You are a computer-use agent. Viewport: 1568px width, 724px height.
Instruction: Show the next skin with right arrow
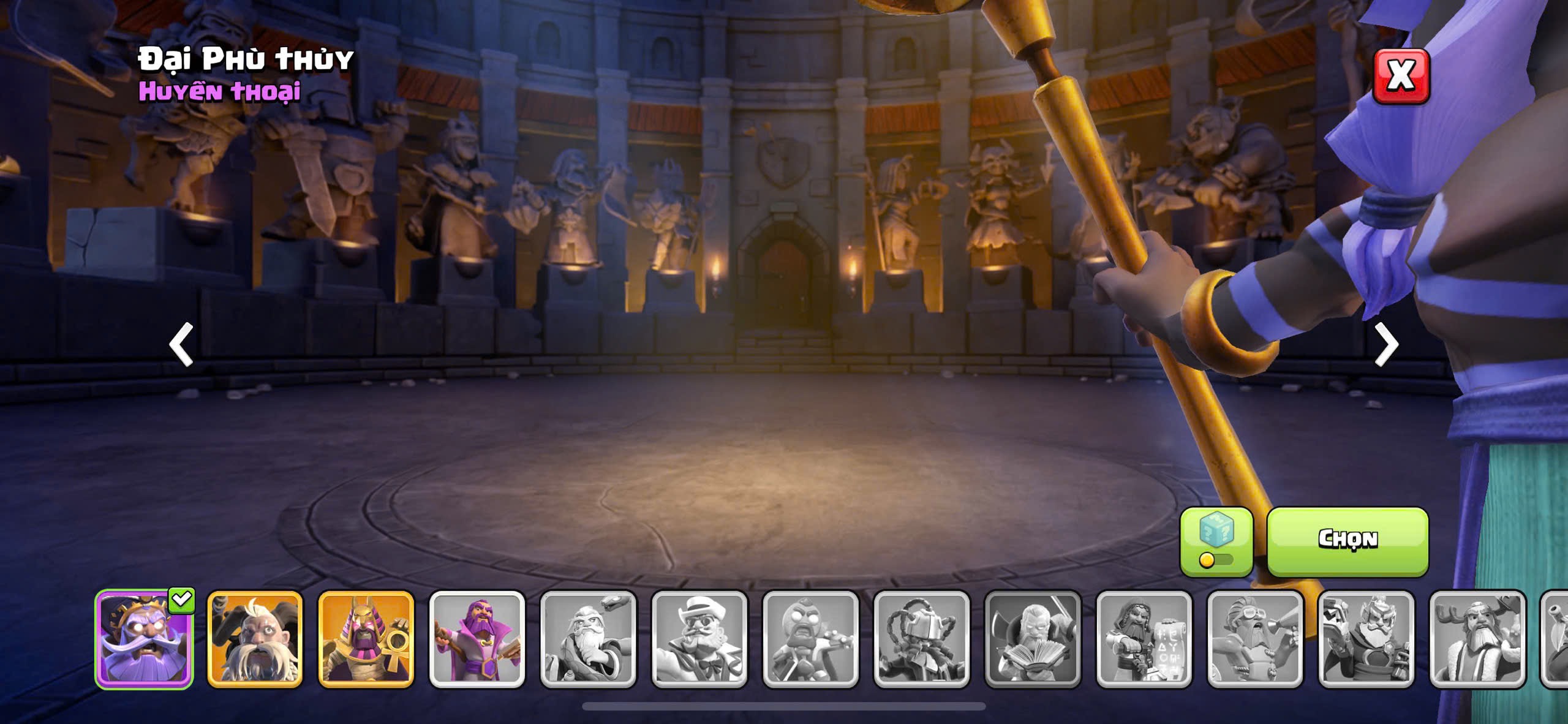tap(1386, 344)
